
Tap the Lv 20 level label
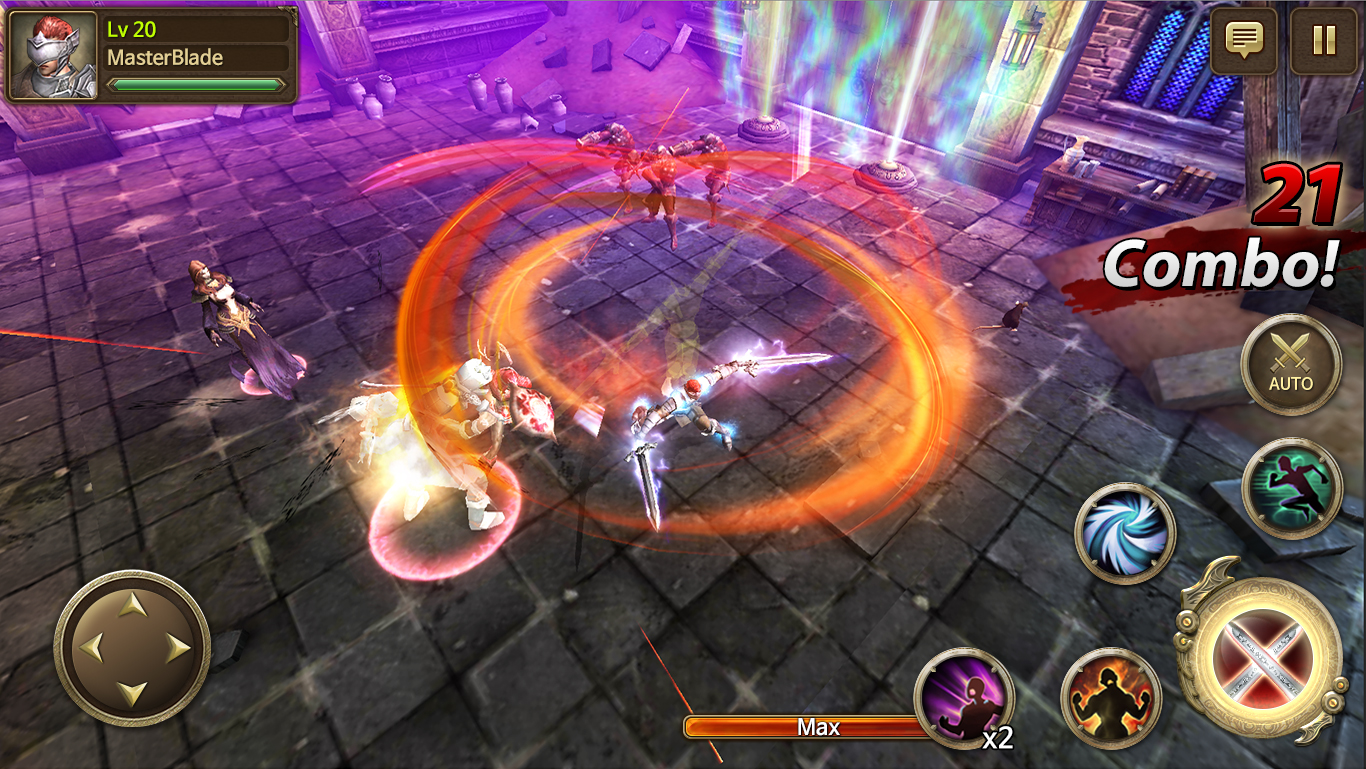[133, 31]
